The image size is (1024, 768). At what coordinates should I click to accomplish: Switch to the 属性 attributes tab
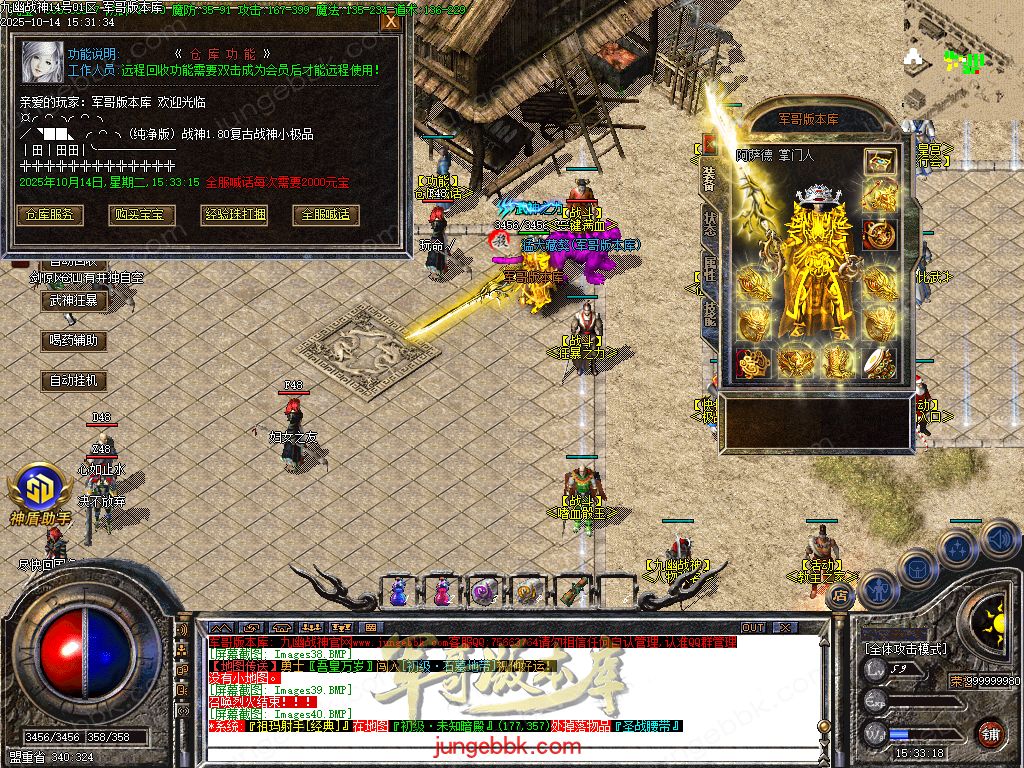point(708,268)
